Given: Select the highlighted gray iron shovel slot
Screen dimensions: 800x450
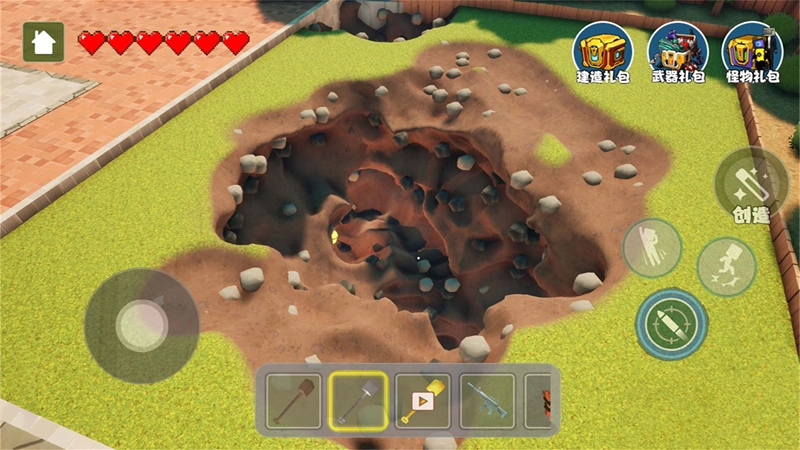Looking at the screenshot, I should tap(359, 401).
